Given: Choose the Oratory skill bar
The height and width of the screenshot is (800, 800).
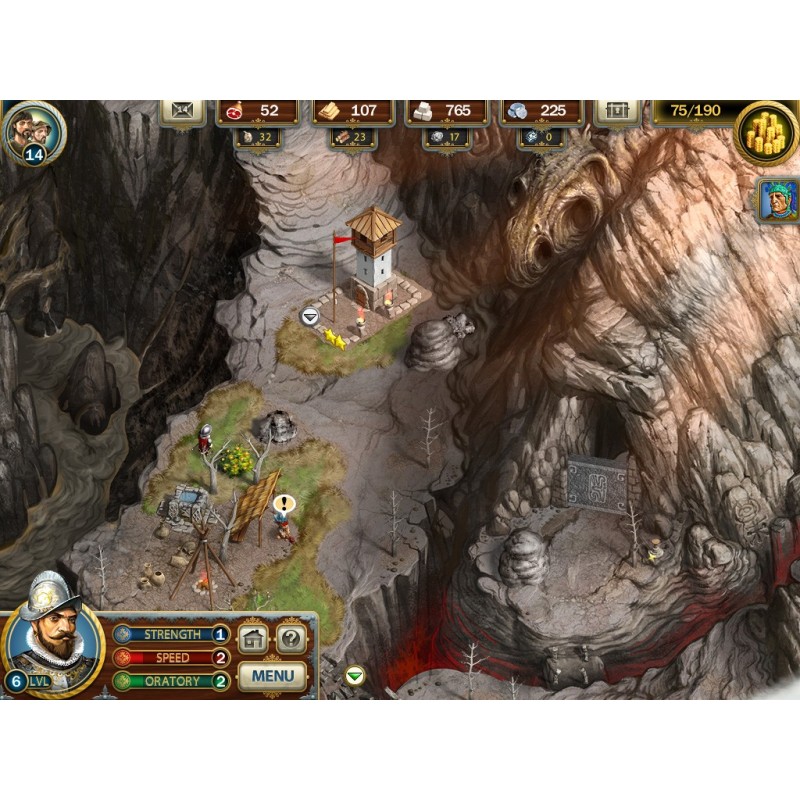Looking at the screenshot, I should point(170,681).
